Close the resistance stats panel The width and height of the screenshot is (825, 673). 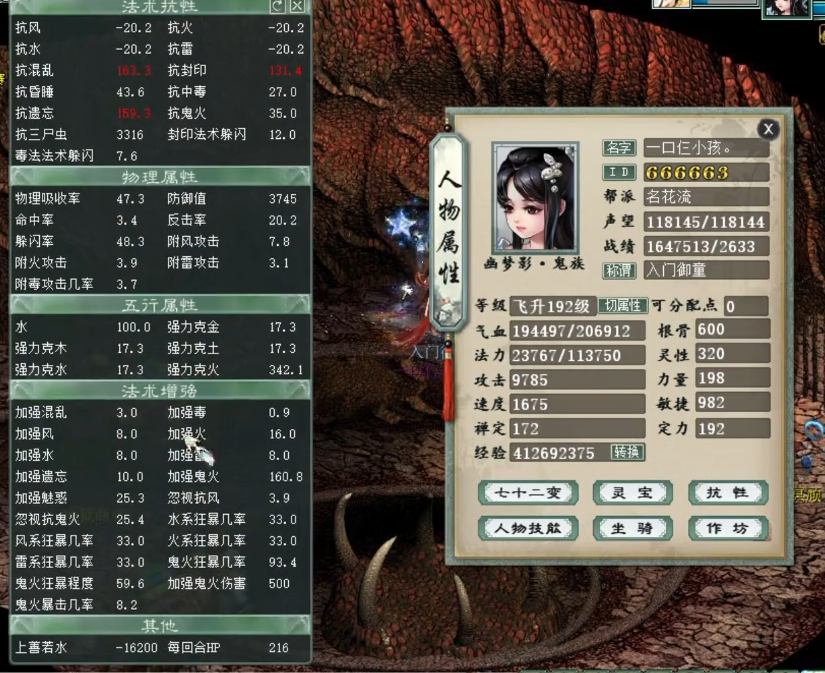tap(297, 6)
